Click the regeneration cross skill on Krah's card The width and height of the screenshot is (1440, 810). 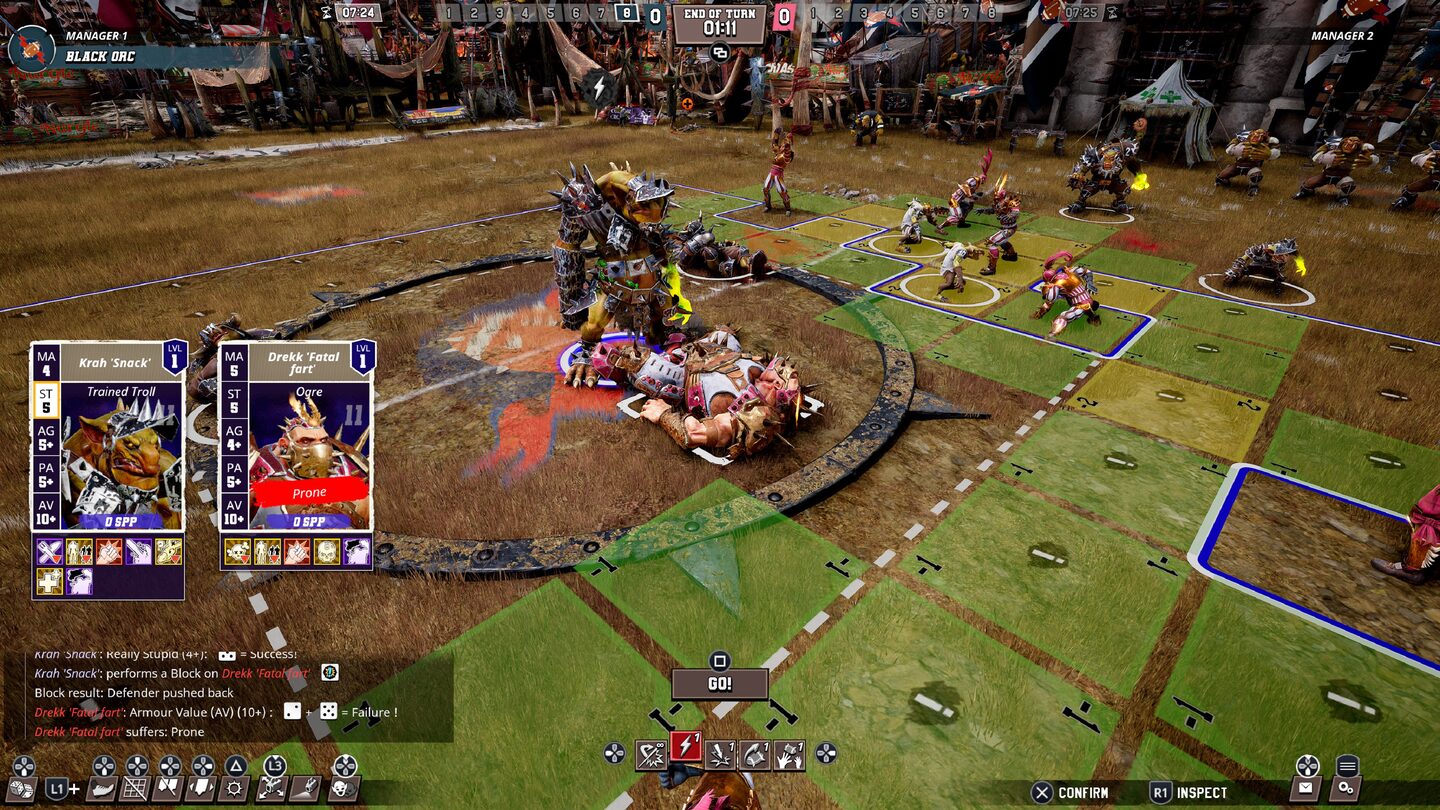(50, 581)
